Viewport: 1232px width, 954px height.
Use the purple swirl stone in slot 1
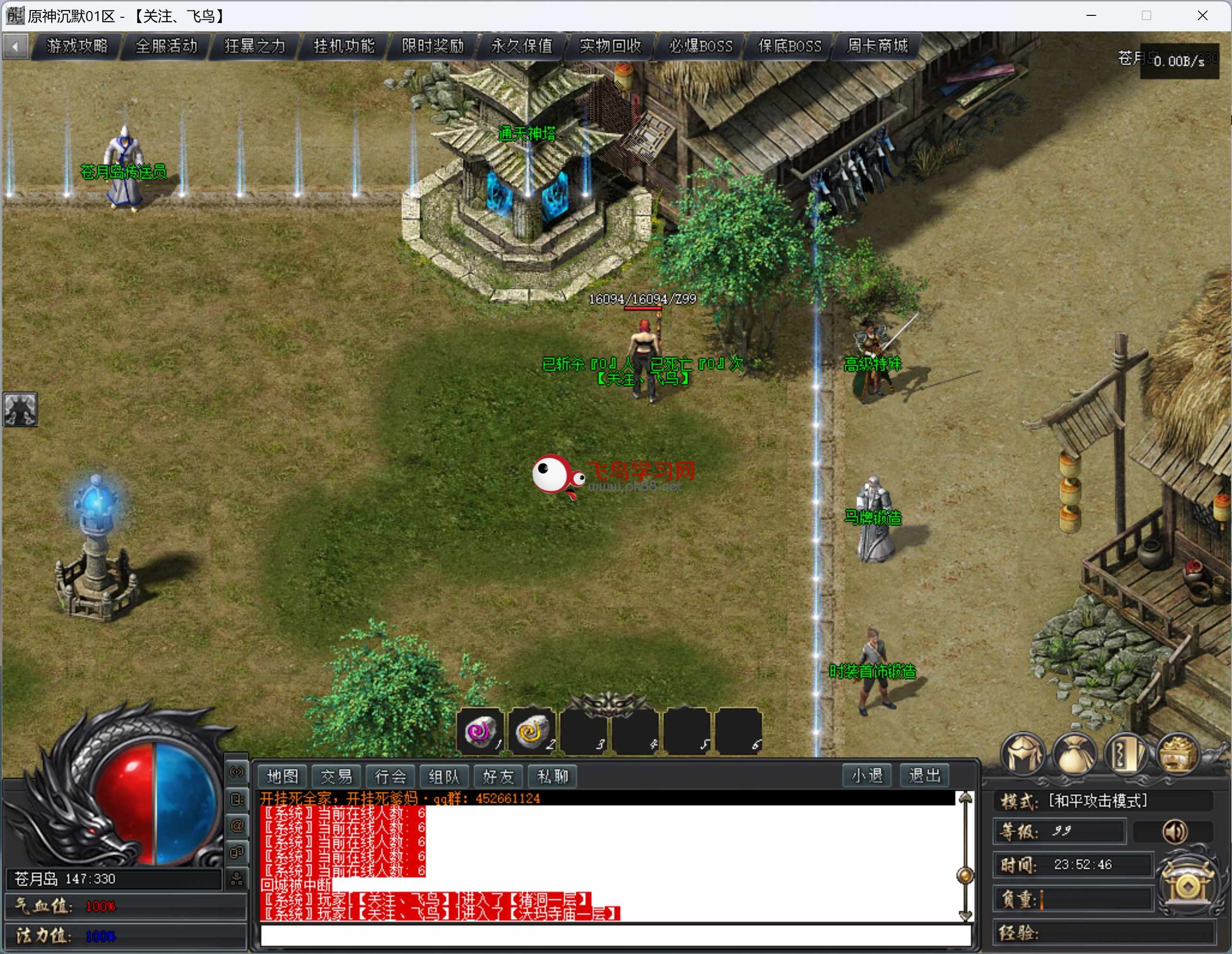tap(481, 732)
